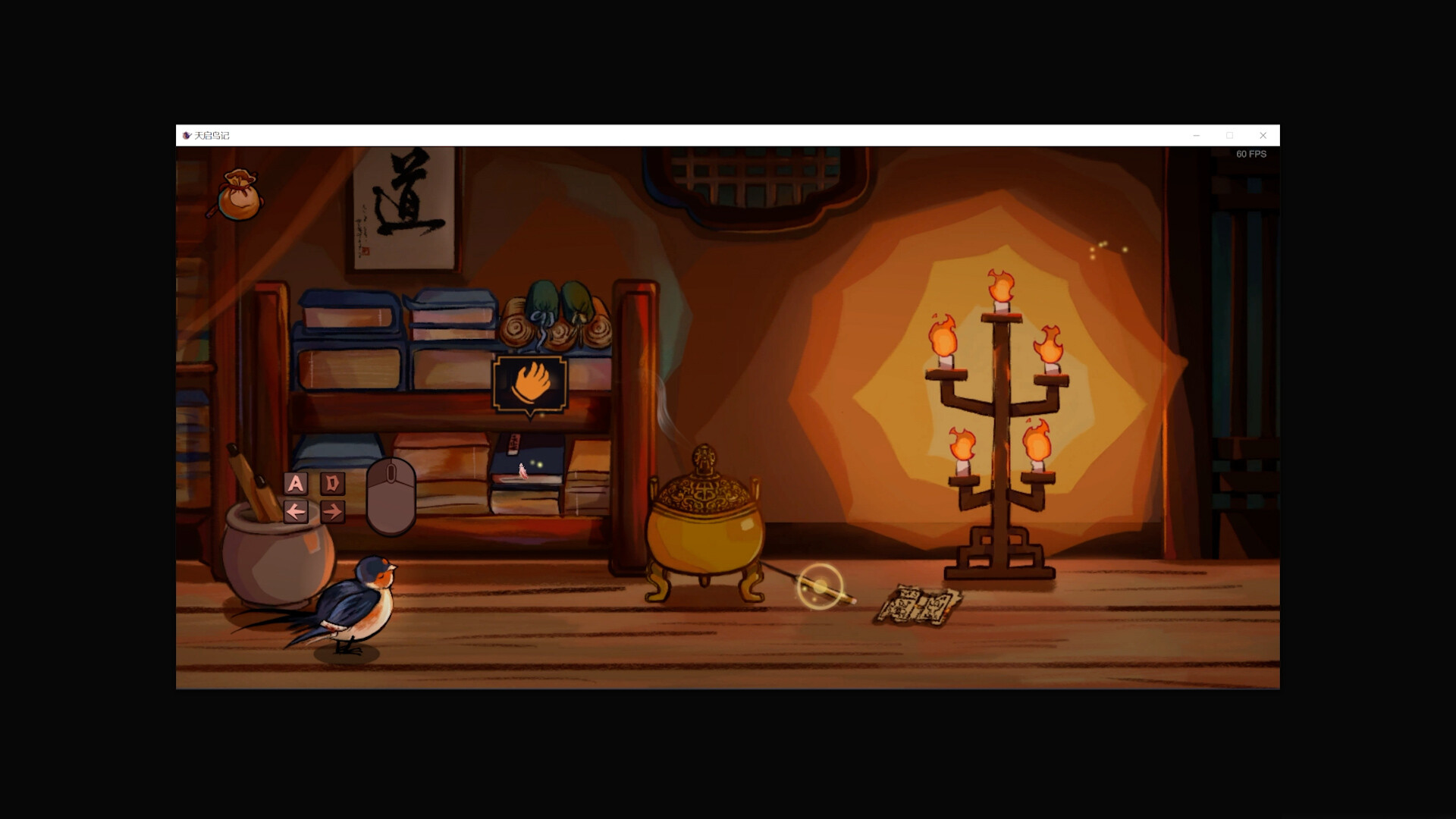Select the D key movement hint
This screenshot has width=1456, height=819.
331,483
